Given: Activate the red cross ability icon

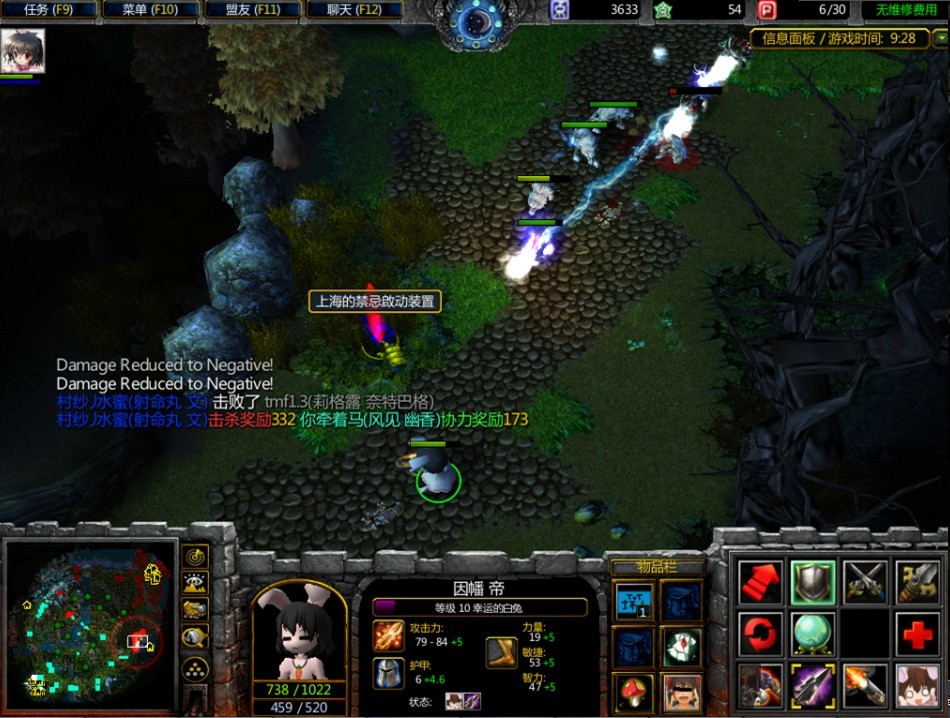Looking at the screenshot, I should [917, 634].
